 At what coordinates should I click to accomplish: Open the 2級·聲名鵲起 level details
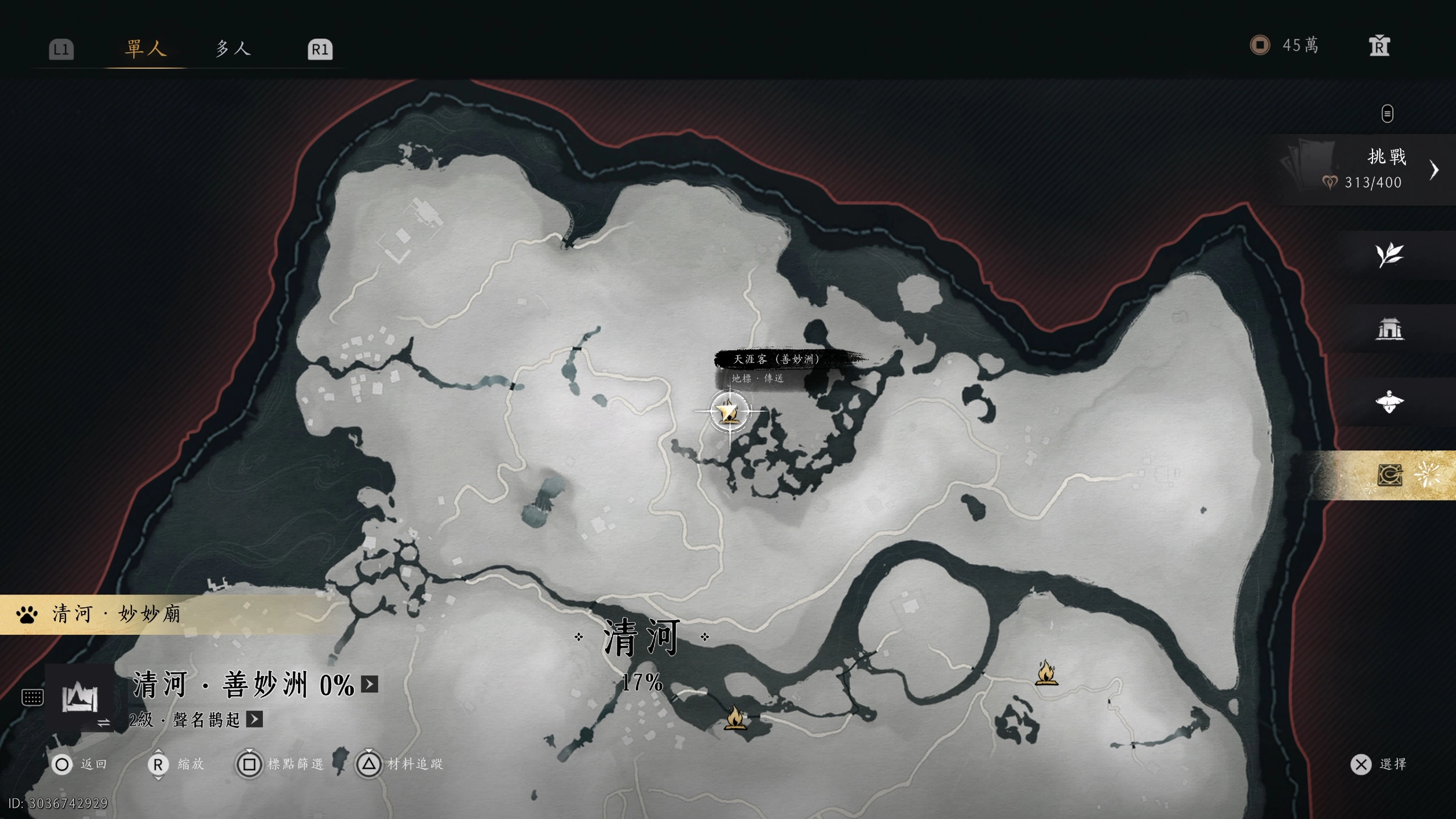coord(254,719)
